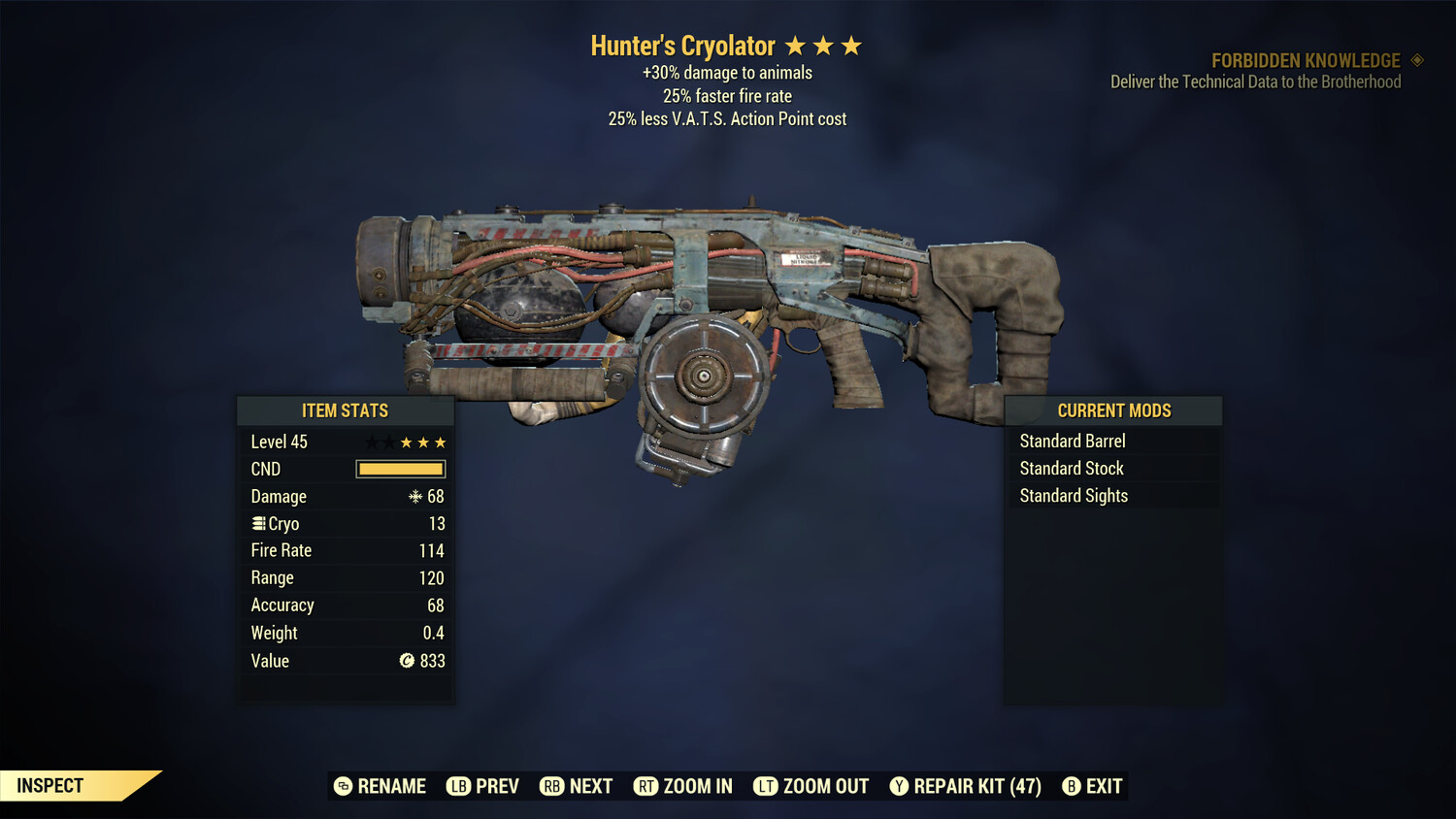Toggle the third star in weapon title

coord(853,45)
